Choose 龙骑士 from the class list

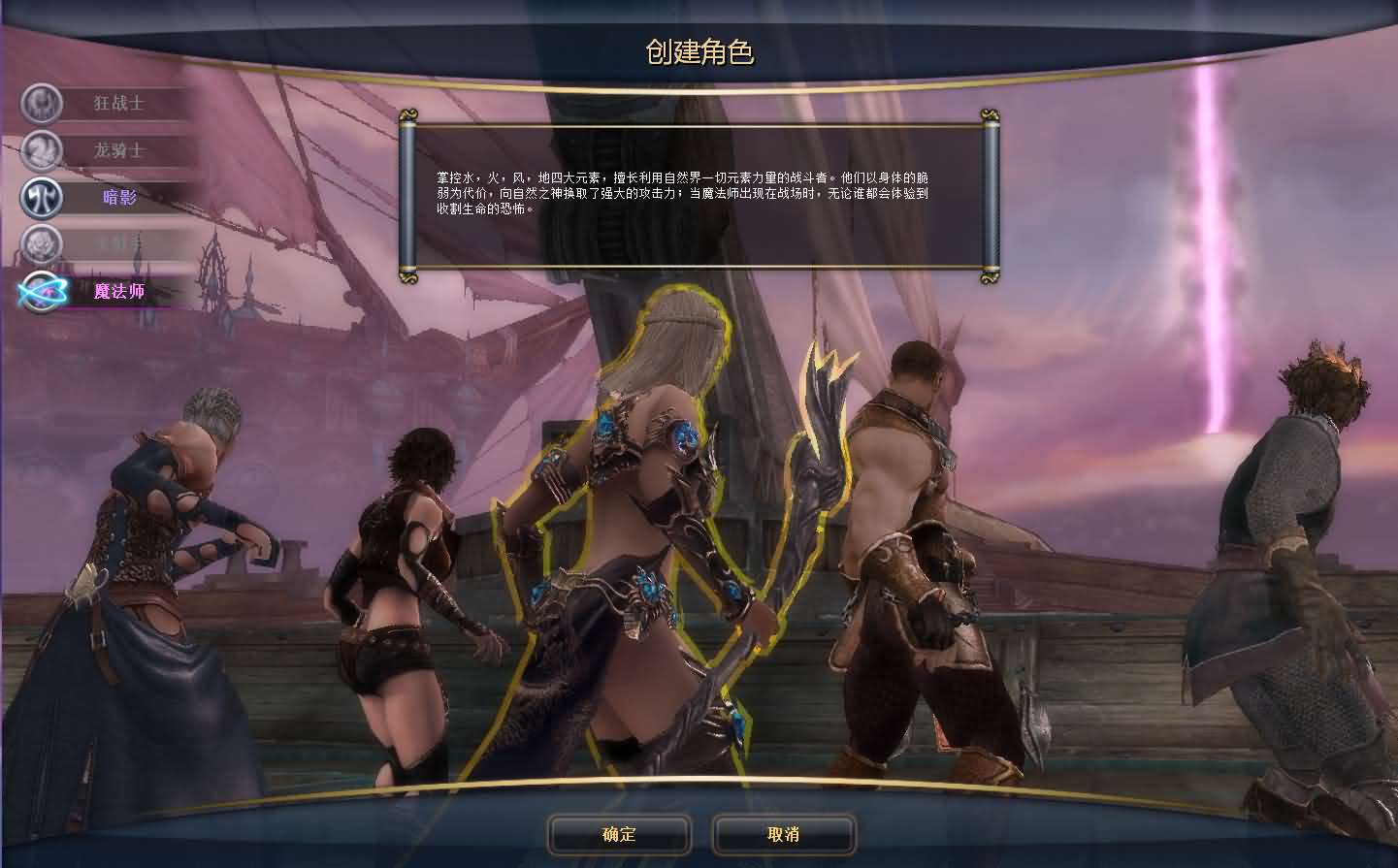[x=121, y=152]
